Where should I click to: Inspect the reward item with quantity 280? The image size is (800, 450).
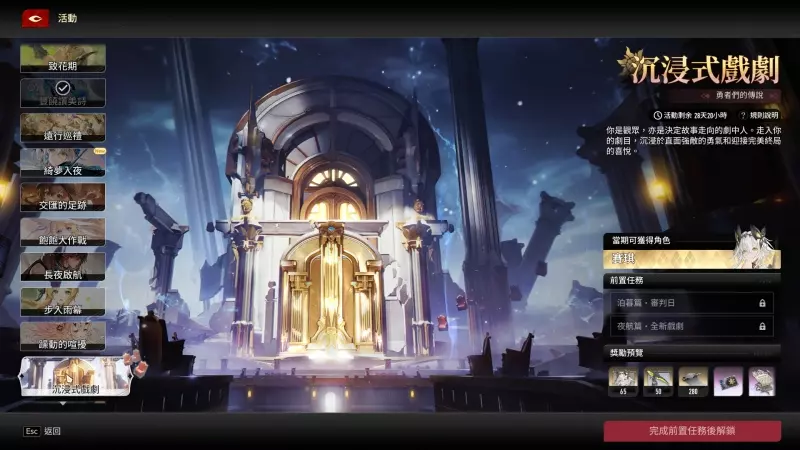(693, 381)
